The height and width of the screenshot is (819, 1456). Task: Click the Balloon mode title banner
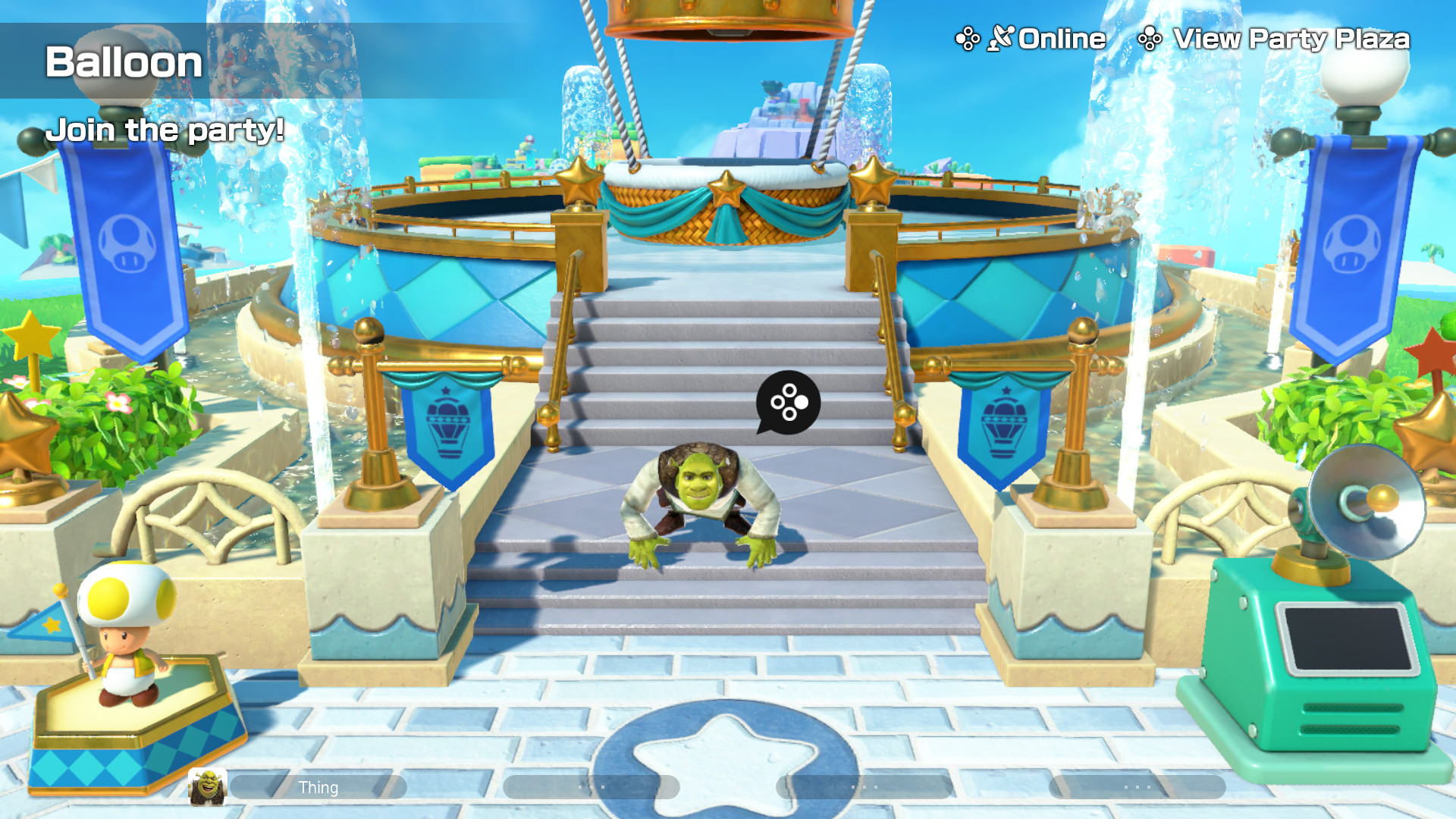click(x=124, y=62)
